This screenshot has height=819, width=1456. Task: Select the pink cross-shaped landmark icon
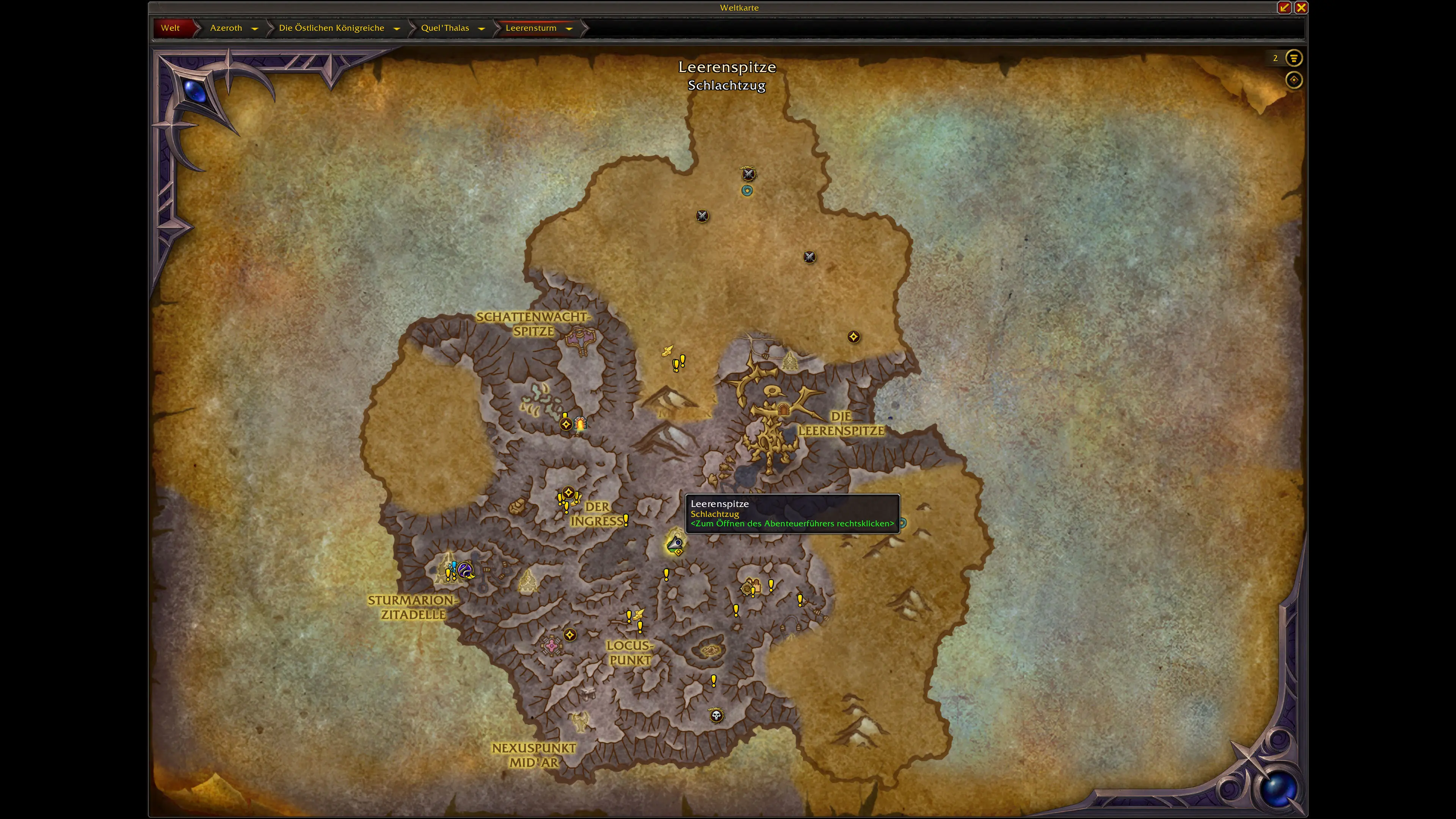pos(551,645)
